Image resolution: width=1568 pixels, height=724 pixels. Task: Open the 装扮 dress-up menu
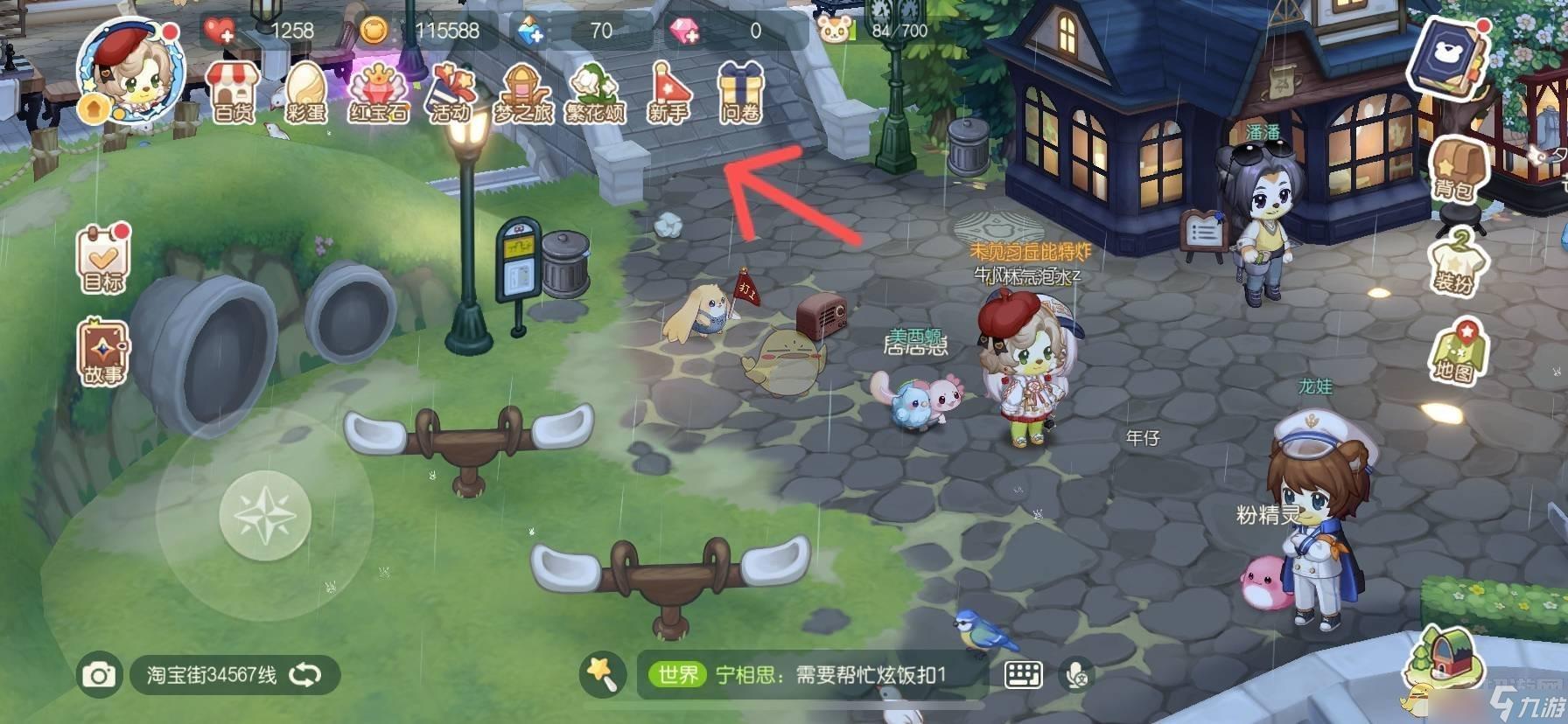point(1454,261)
